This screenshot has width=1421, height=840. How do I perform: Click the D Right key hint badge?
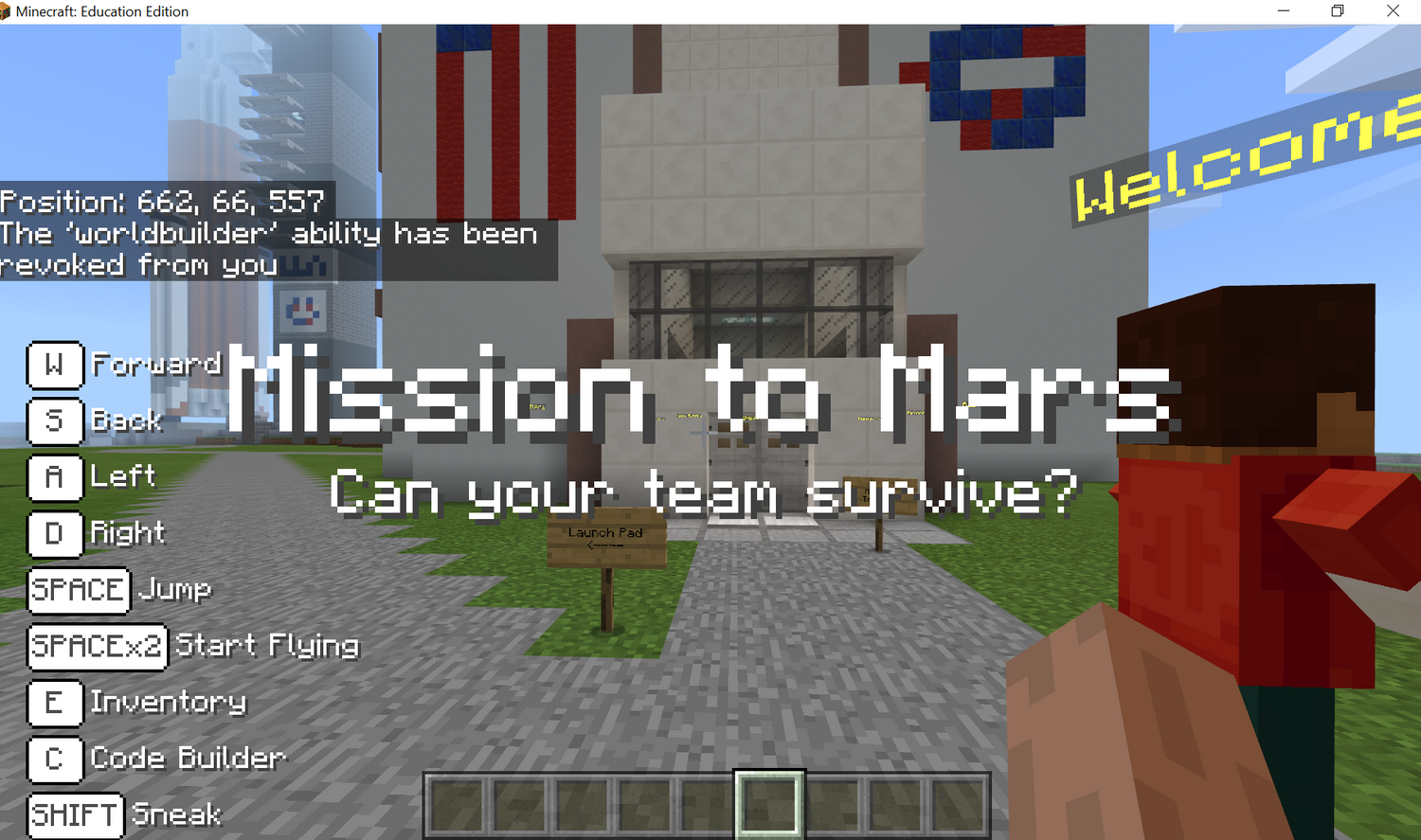coord(55,534)
